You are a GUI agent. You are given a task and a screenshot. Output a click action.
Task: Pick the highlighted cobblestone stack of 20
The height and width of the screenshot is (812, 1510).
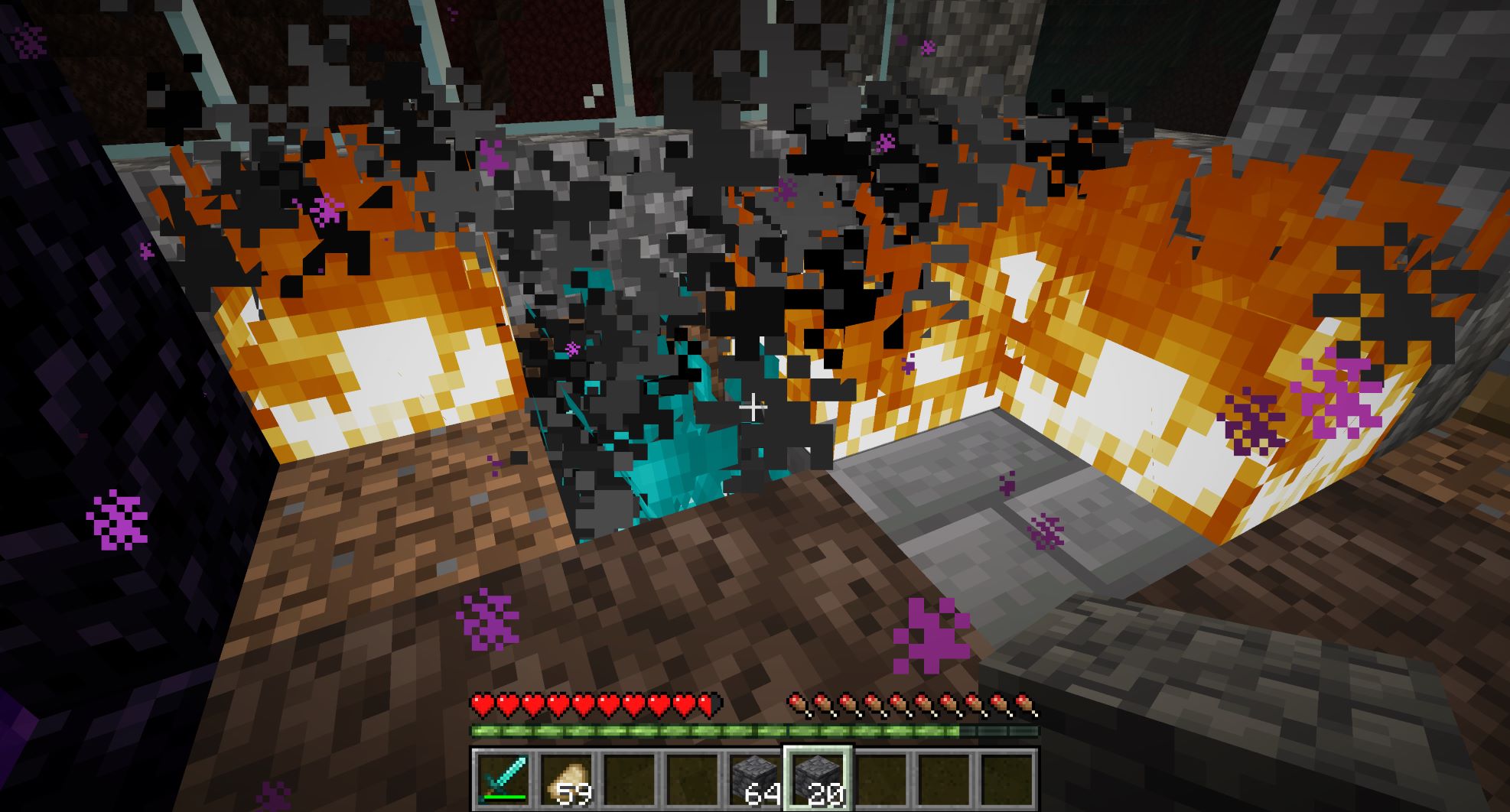pyautogui.click(x=817, y=778)
